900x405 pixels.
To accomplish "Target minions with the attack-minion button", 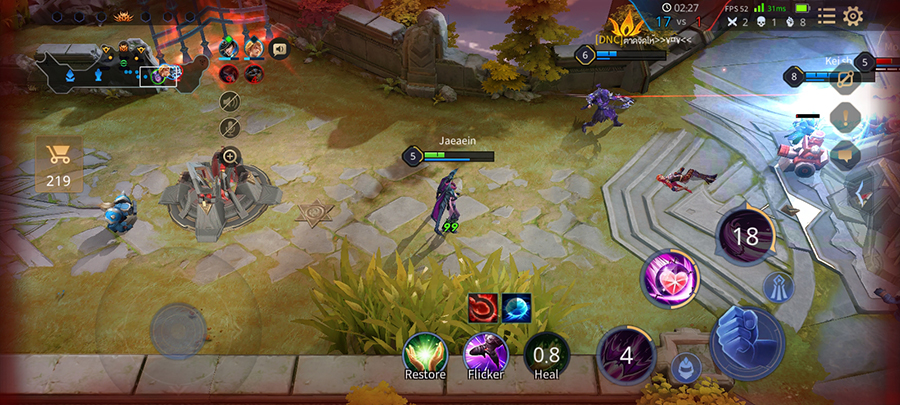I will 684,366.
